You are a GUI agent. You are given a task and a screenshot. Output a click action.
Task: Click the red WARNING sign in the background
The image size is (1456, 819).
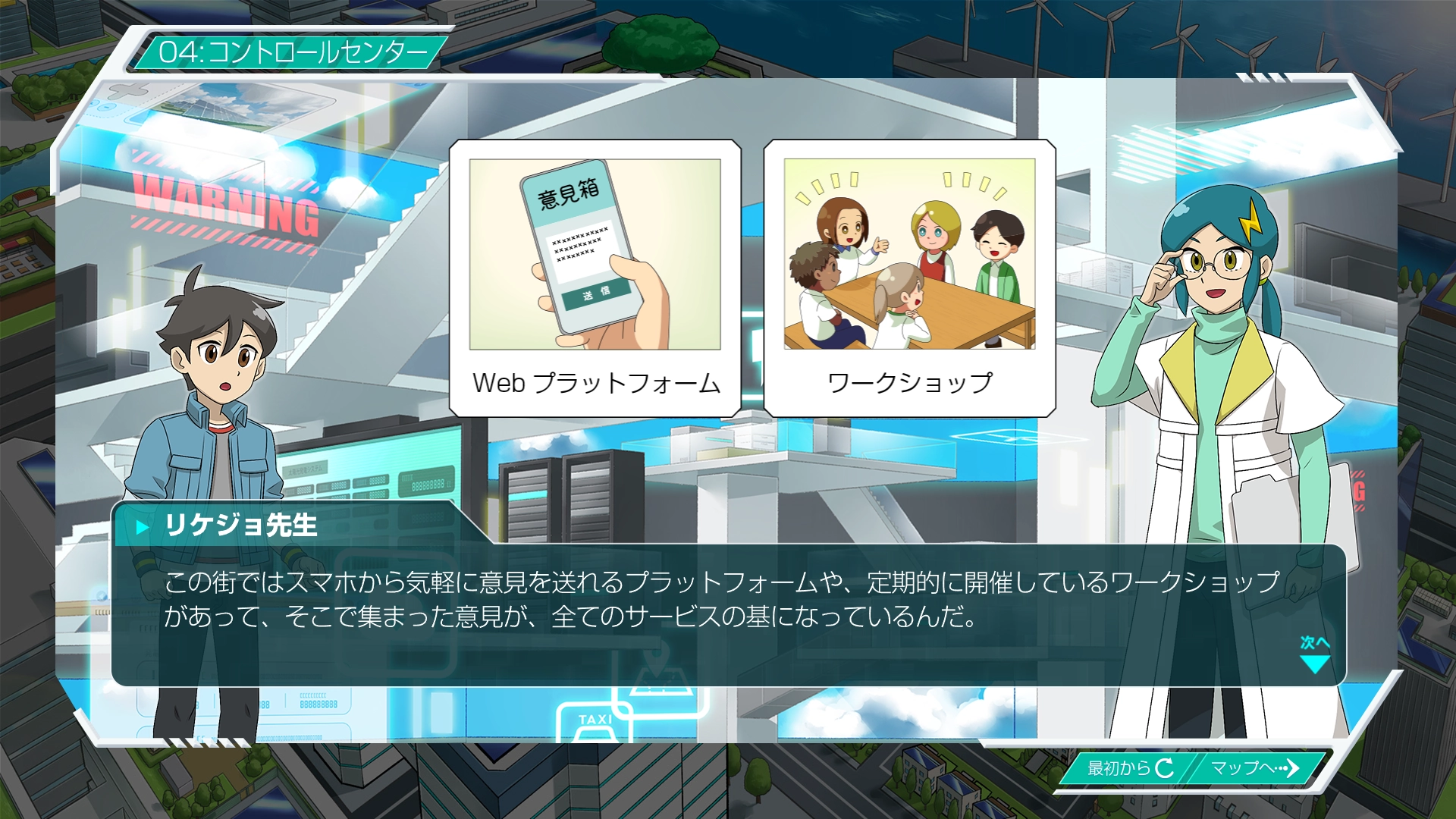(224, 203)
